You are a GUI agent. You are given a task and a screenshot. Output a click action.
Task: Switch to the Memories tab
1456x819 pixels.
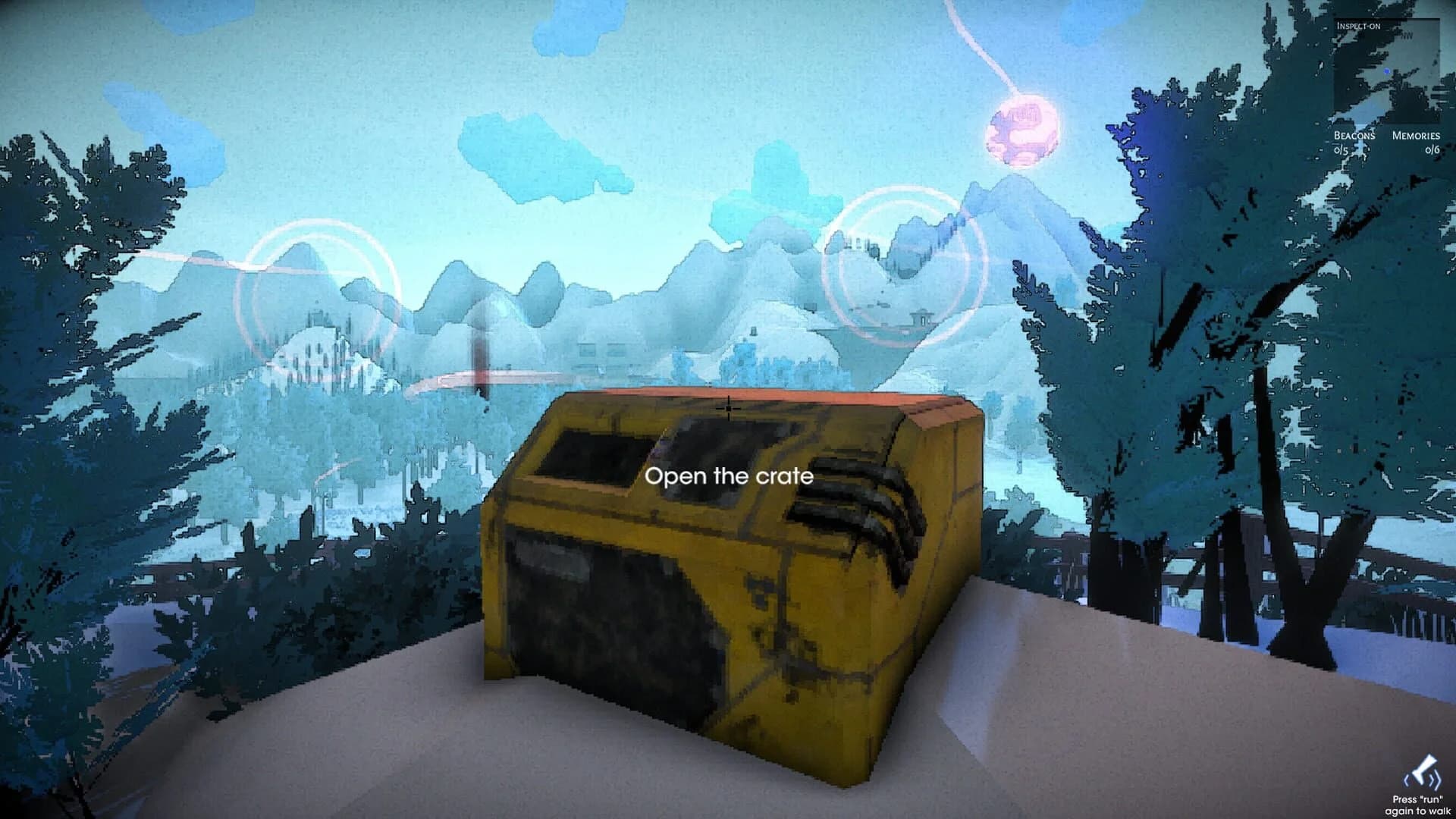(x=1416, y=136)
